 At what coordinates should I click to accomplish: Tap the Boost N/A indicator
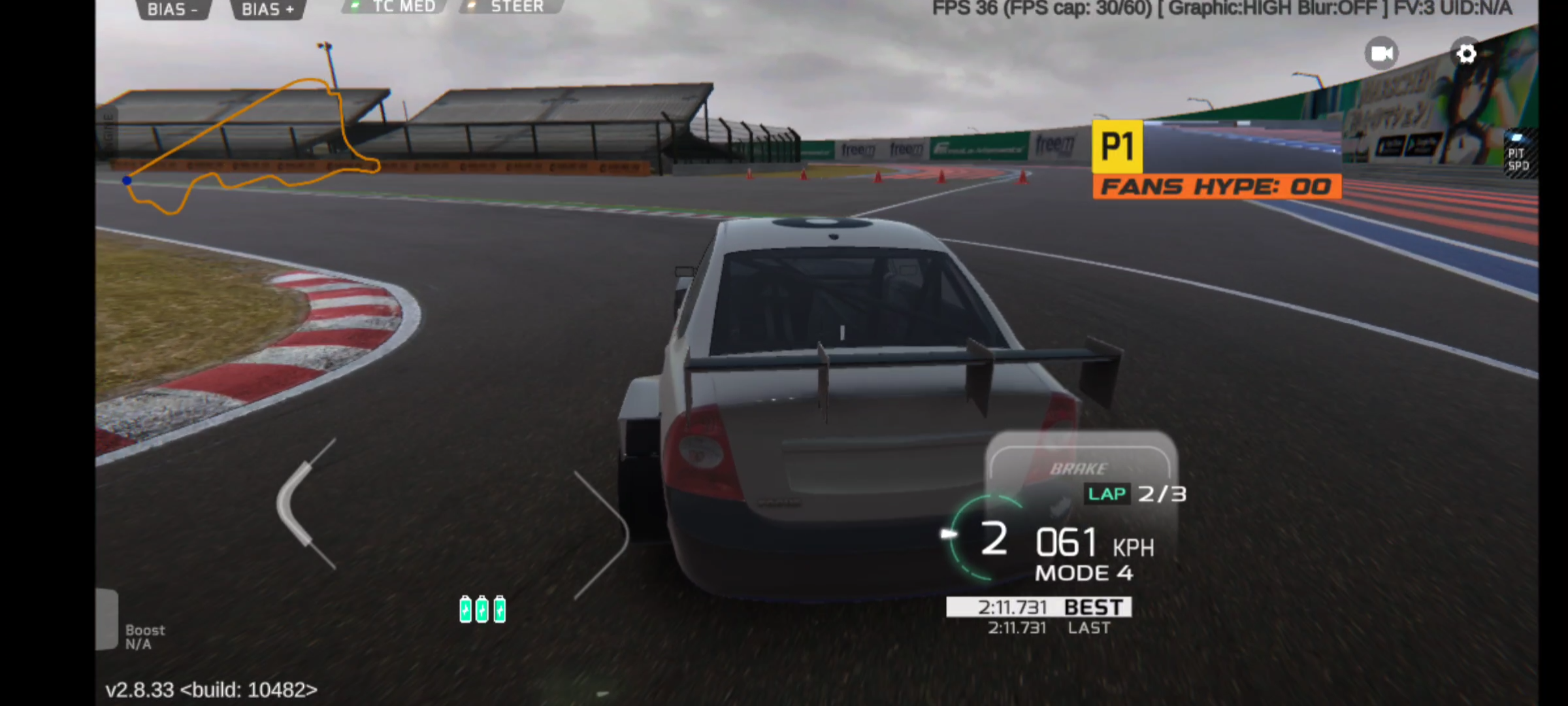(x=144, y=637)
